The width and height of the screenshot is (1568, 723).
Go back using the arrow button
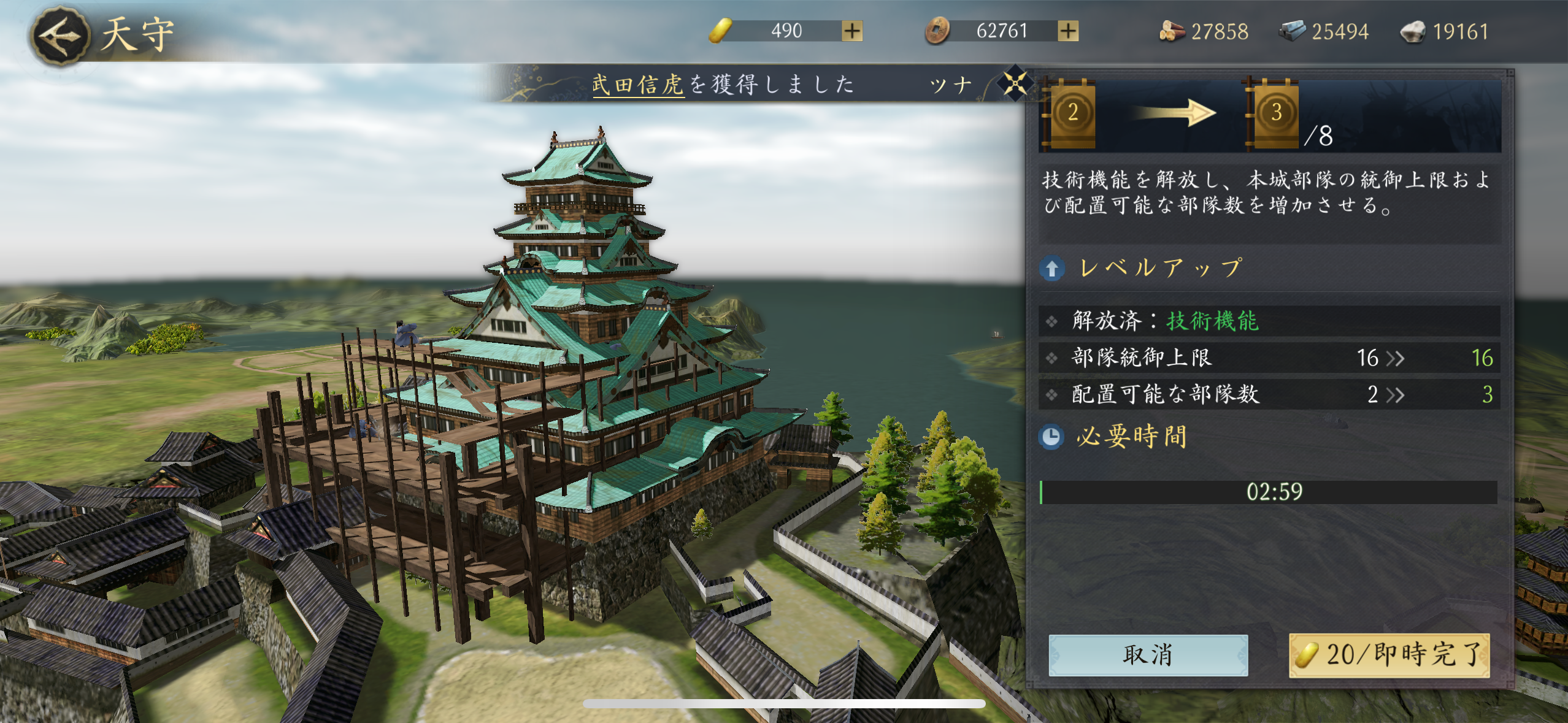click(60, 36)
